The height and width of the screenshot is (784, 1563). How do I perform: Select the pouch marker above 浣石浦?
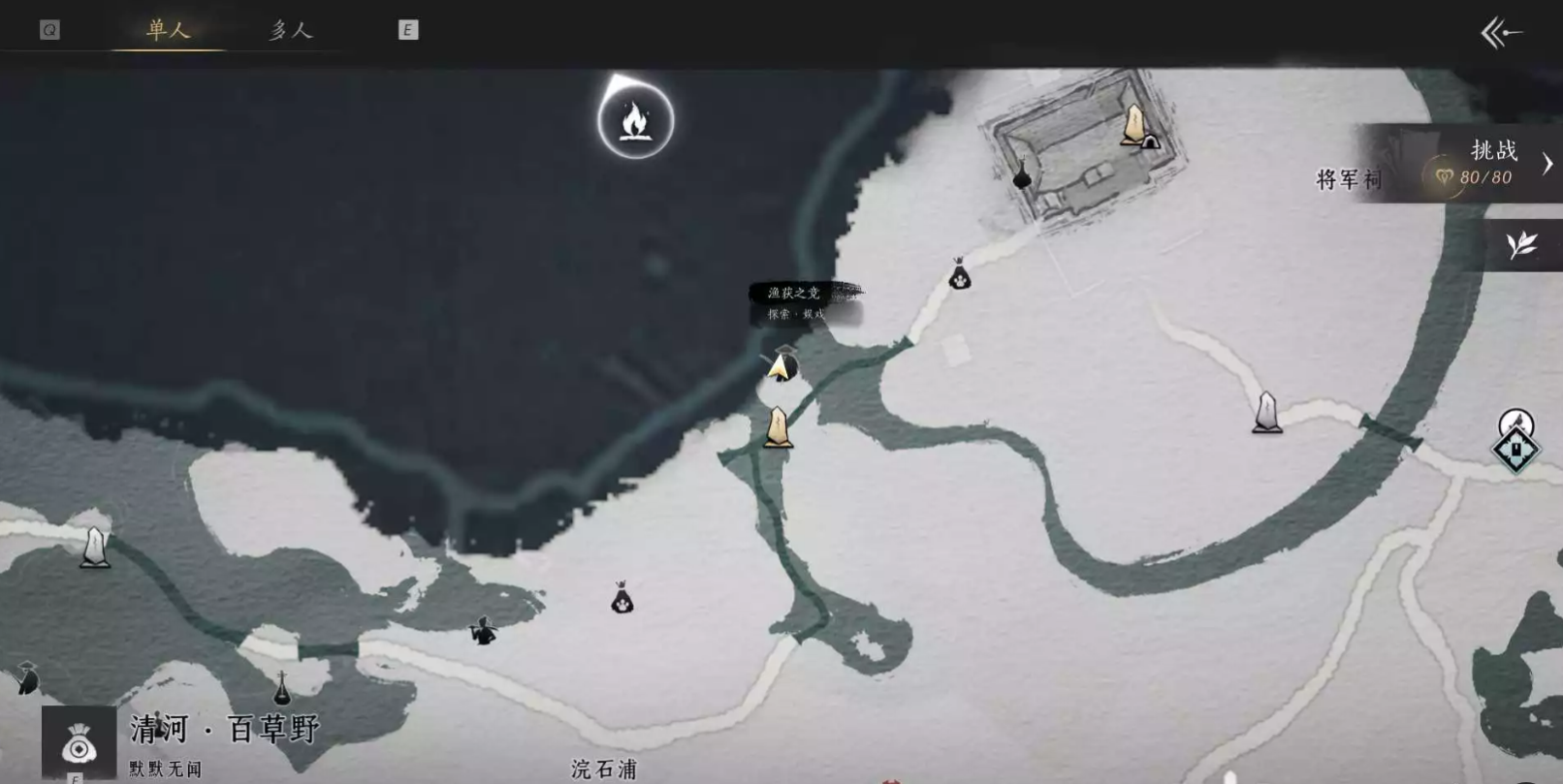click(622, 598)
